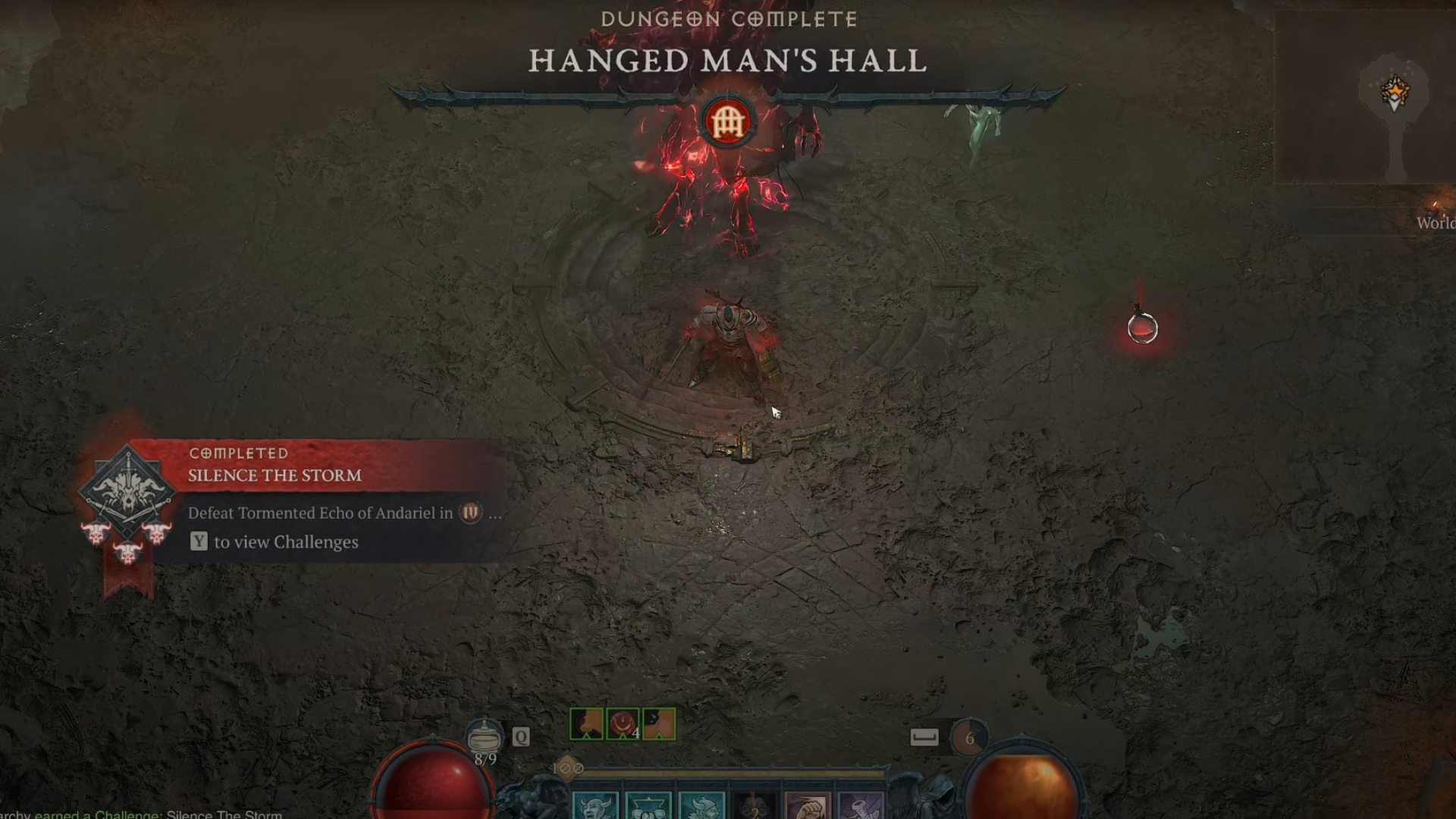Select the red crescent buff with 4 stacks
Viewport: 1456px width, 819px height.
(x=623, y=723)
